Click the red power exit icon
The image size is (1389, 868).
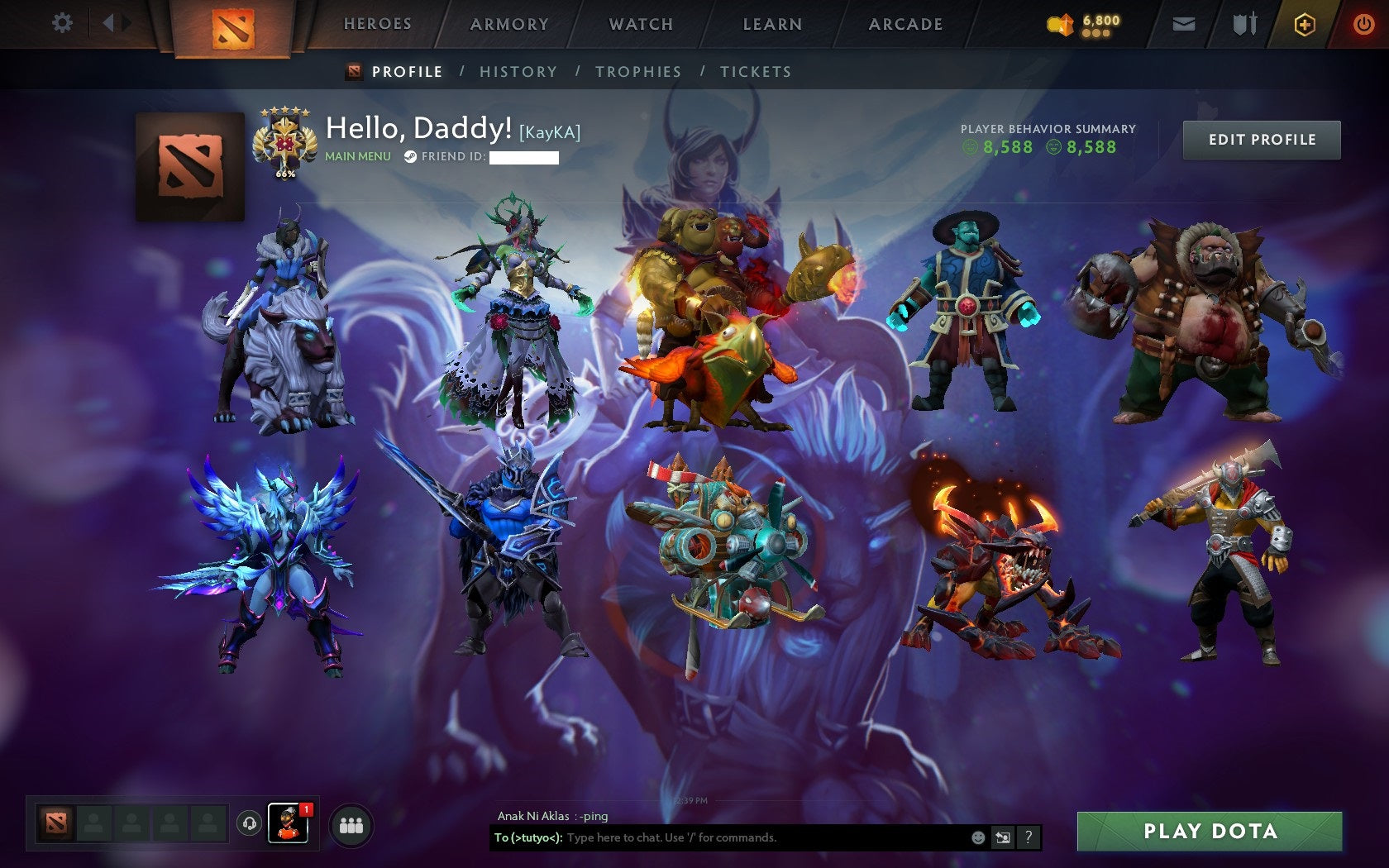coord(1363,23)
